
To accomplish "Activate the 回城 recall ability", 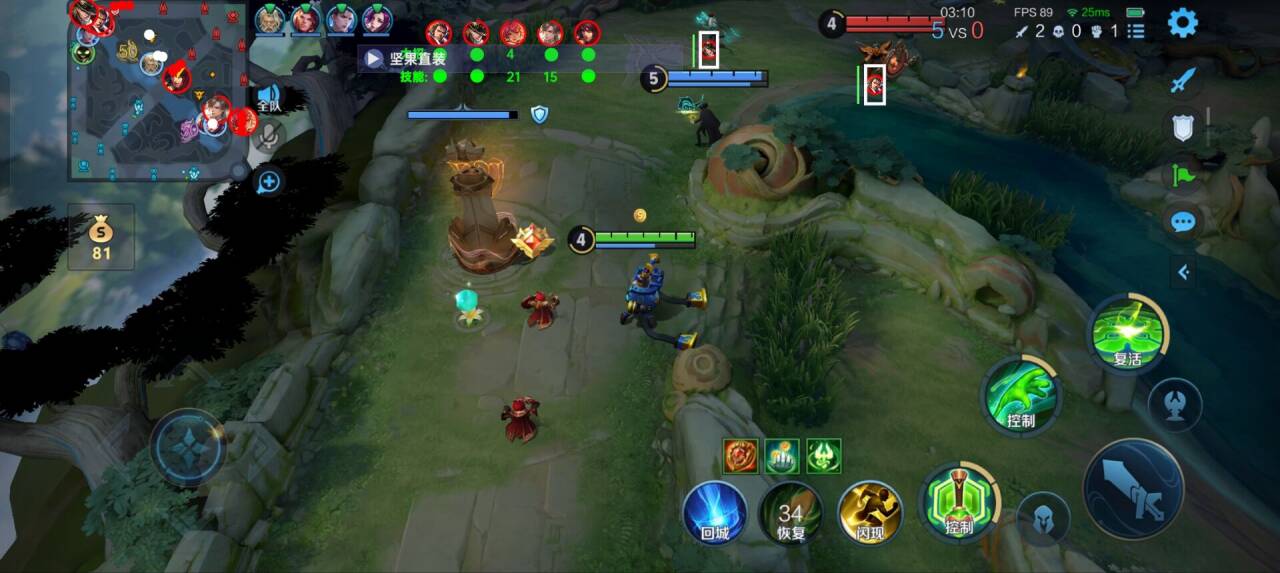I will coord(714,514).
